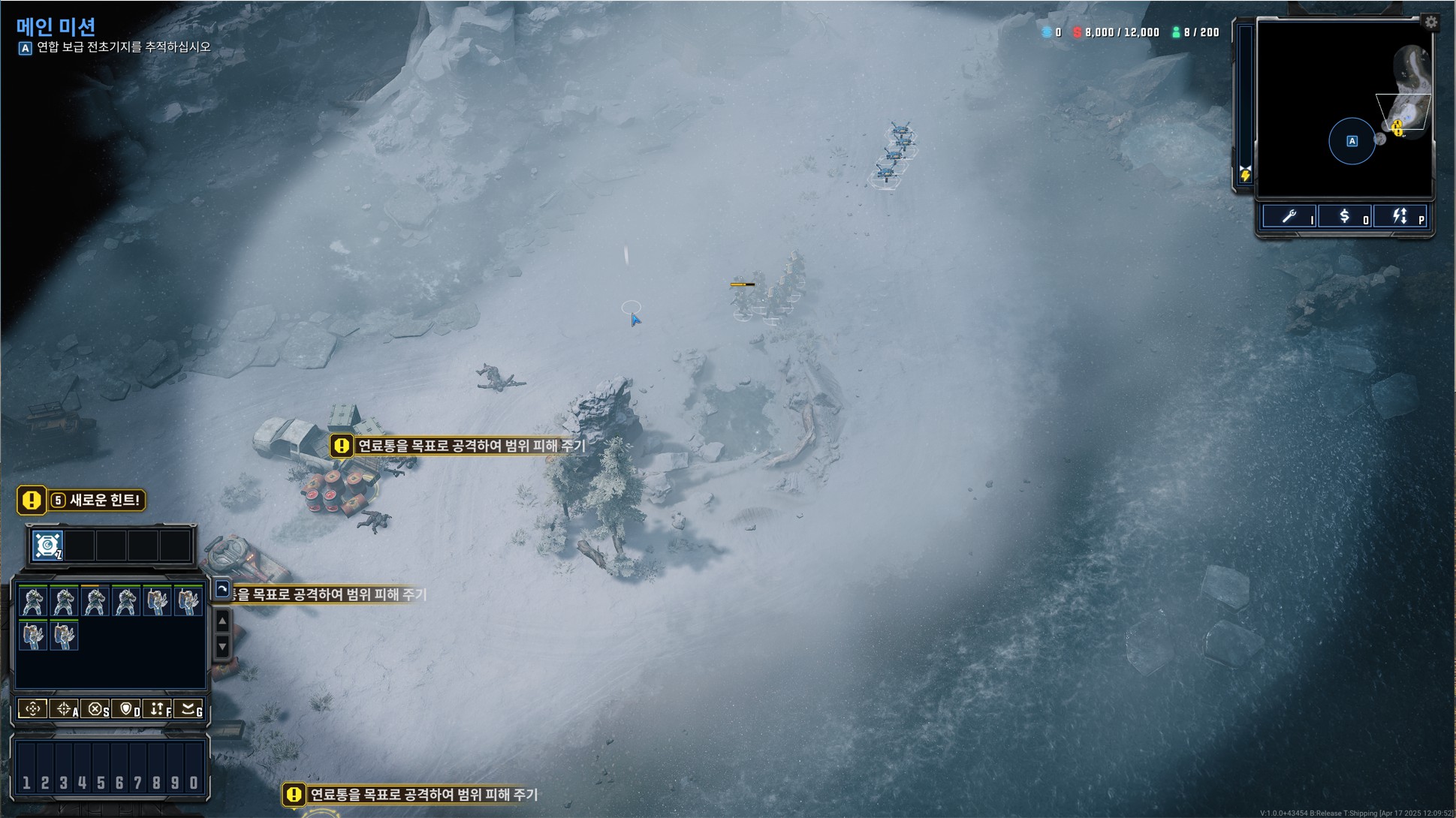Activate the shield guard command
Image resolution: width=1456 pixels, height=818 pixels.
(x=126, y=708)
